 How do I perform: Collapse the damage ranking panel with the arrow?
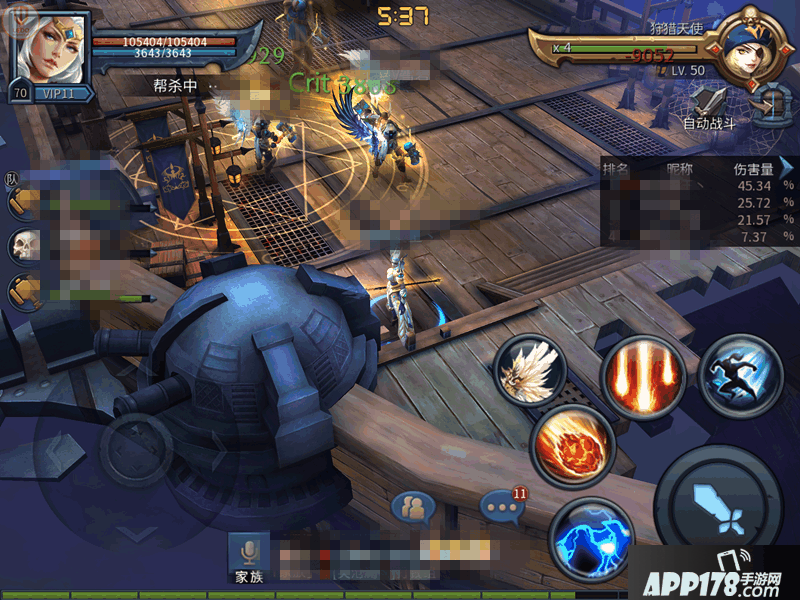(x=787, y=167)
